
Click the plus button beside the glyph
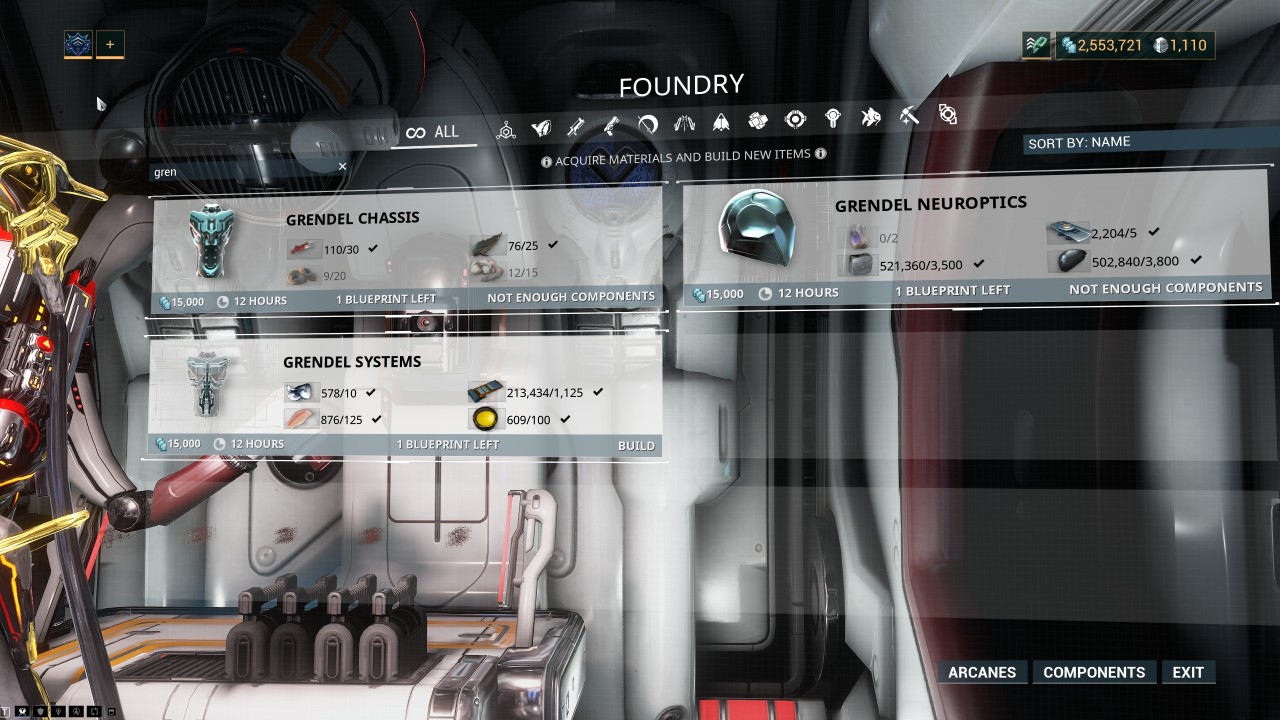[109, 43]
